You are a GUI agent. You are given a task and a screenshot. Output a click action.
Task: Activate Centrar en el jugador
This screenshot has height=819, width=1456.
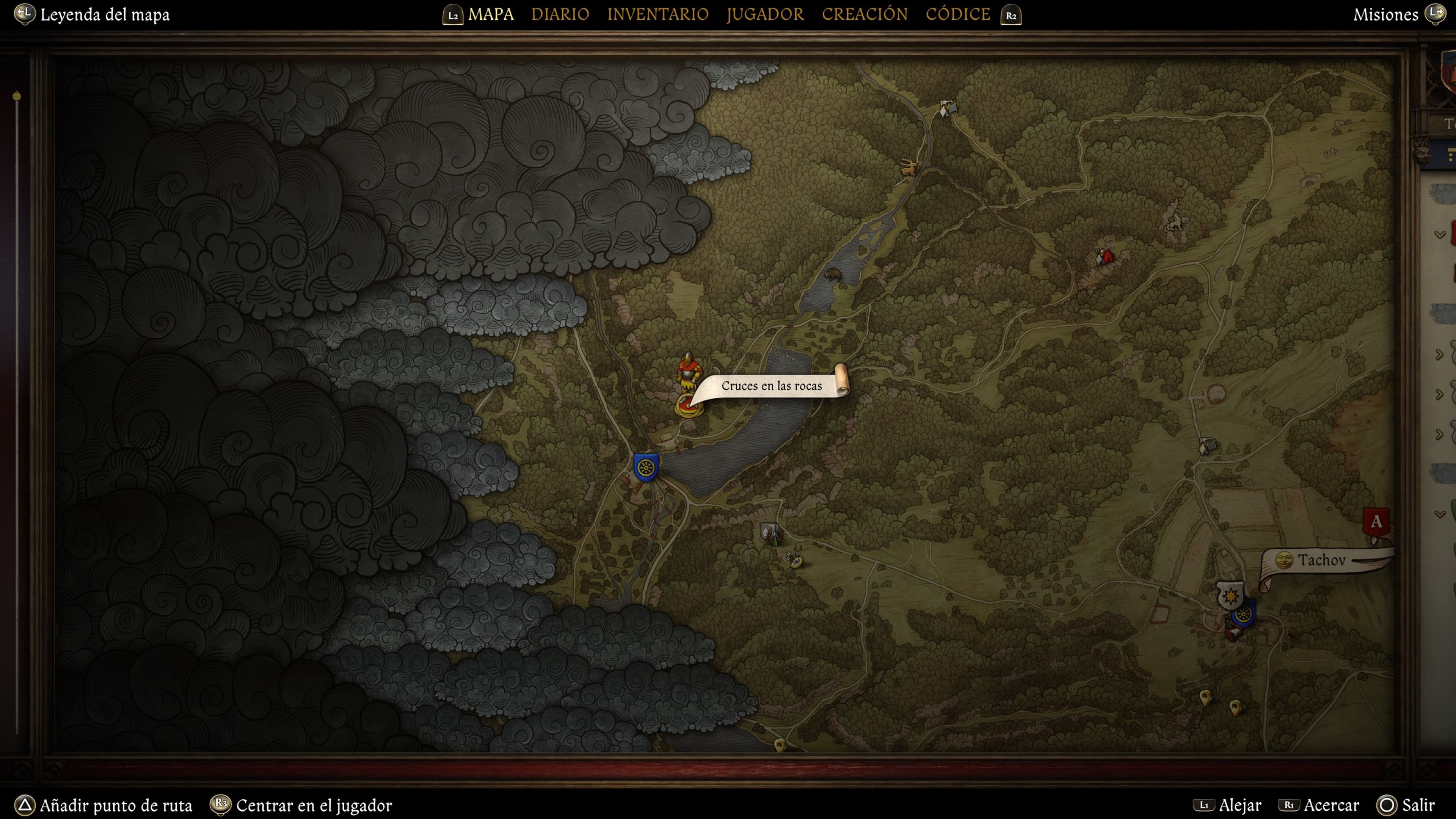(x=314, y=805)
